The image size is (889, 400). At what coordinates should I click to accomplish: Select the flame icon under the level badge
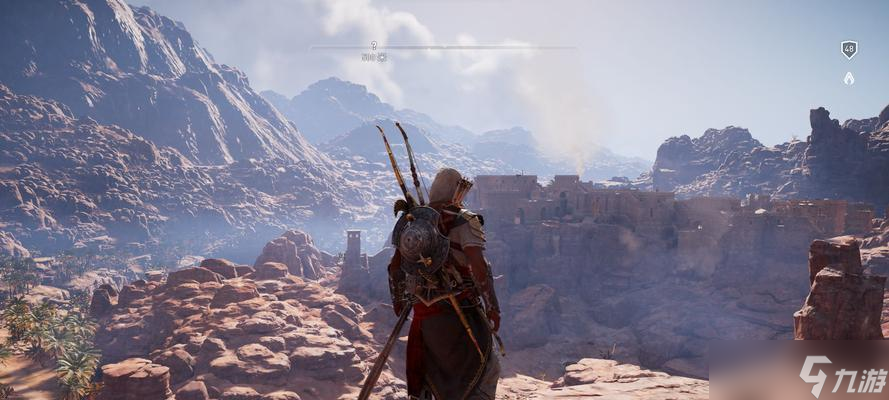click(849, 77)
